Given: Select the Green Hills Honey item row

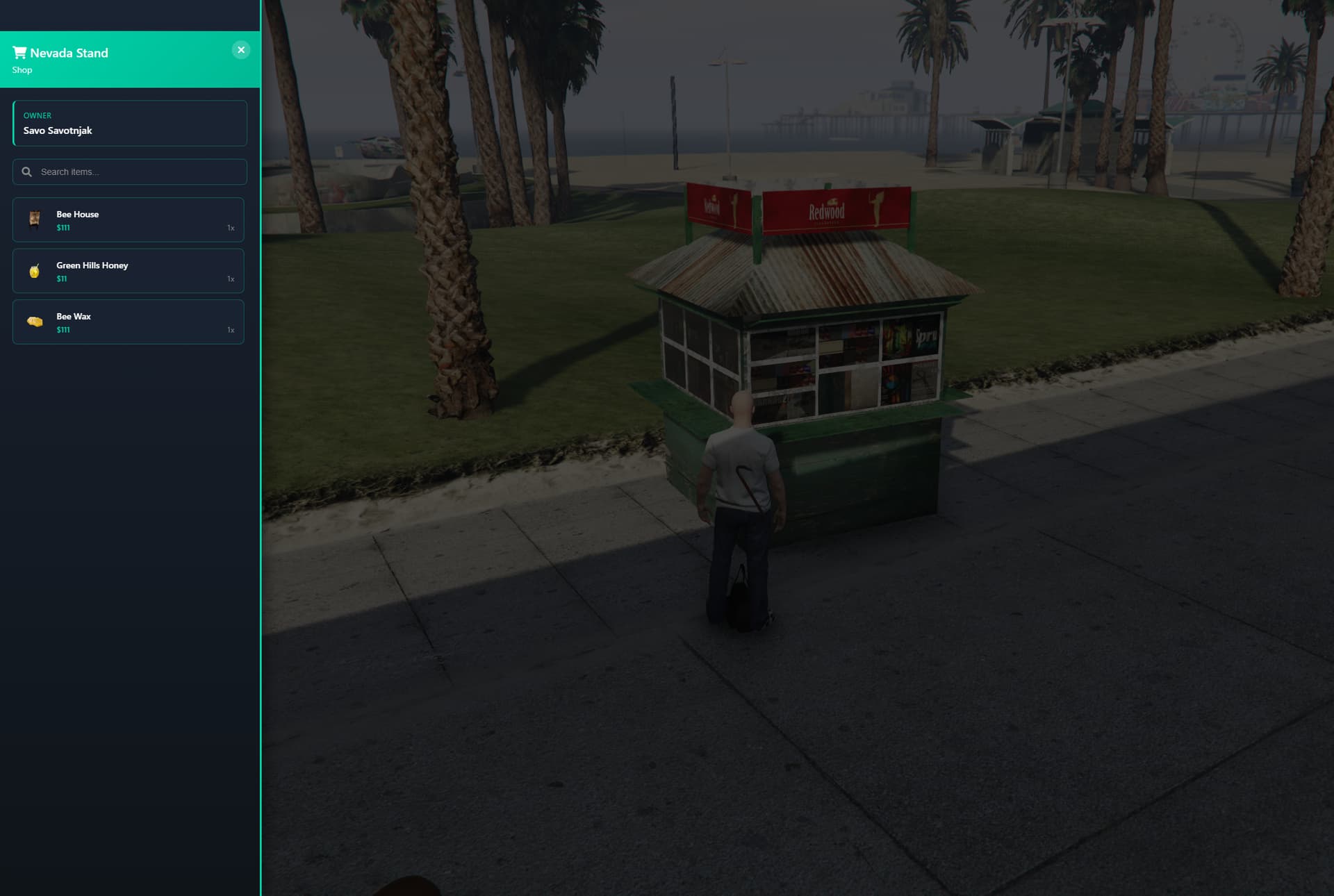Looking at the screenshot, I should click(x=129, y=271).
